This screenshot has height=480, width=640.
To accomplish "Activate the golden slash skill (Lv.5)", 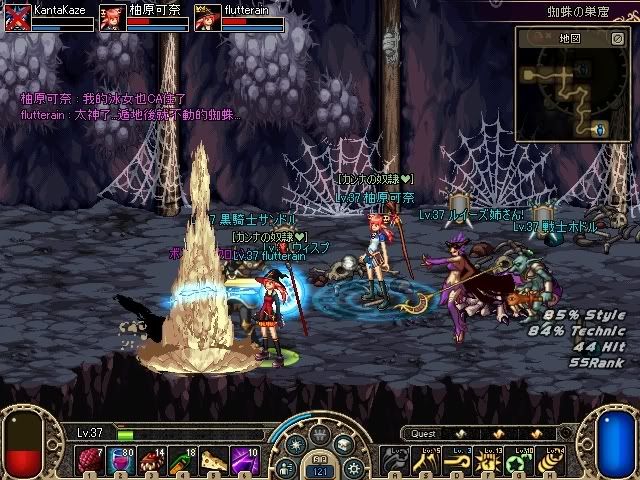I will 425,460.
